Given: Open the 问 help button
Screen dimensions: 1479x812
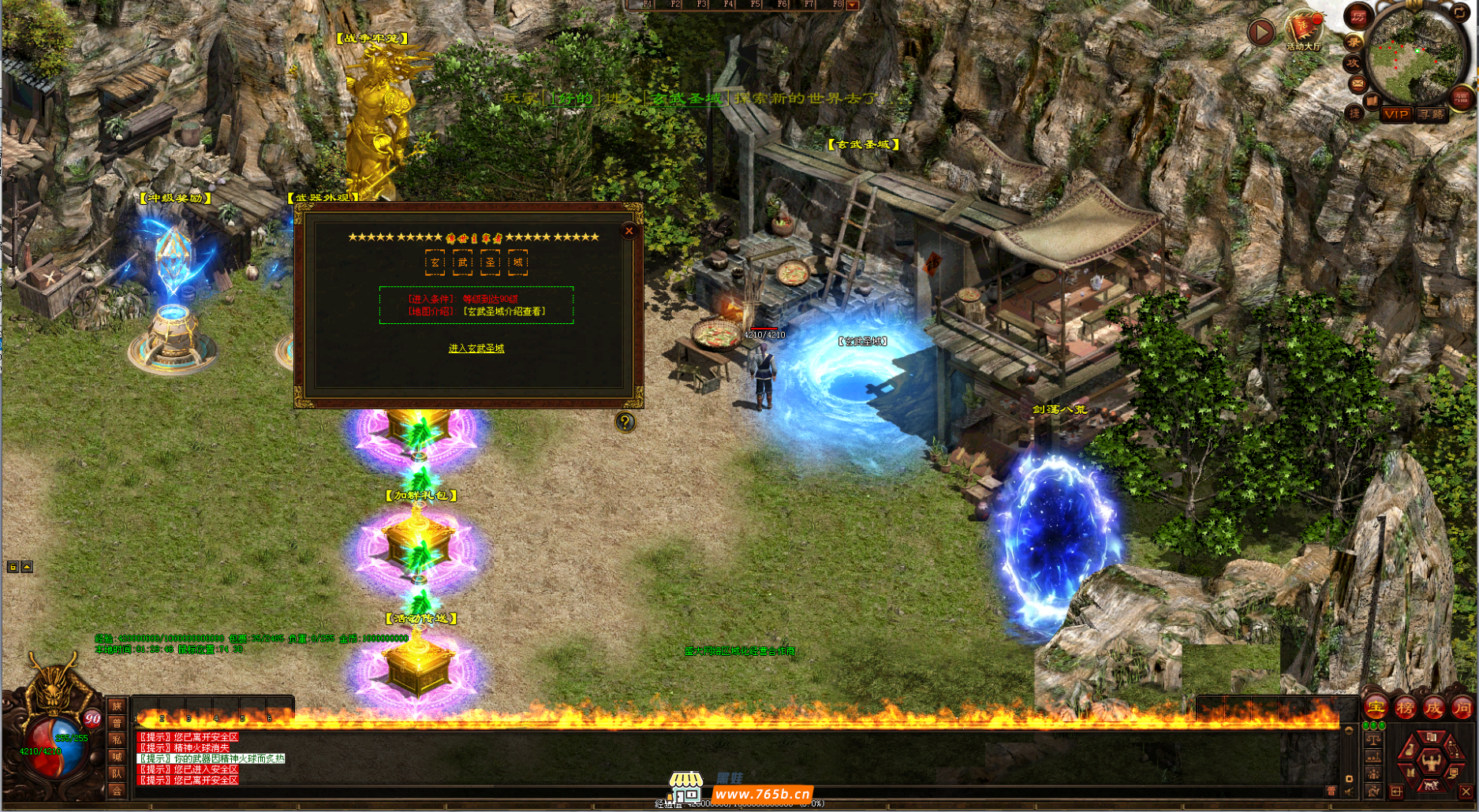Looking at the screenshot, I should 1462,708.
